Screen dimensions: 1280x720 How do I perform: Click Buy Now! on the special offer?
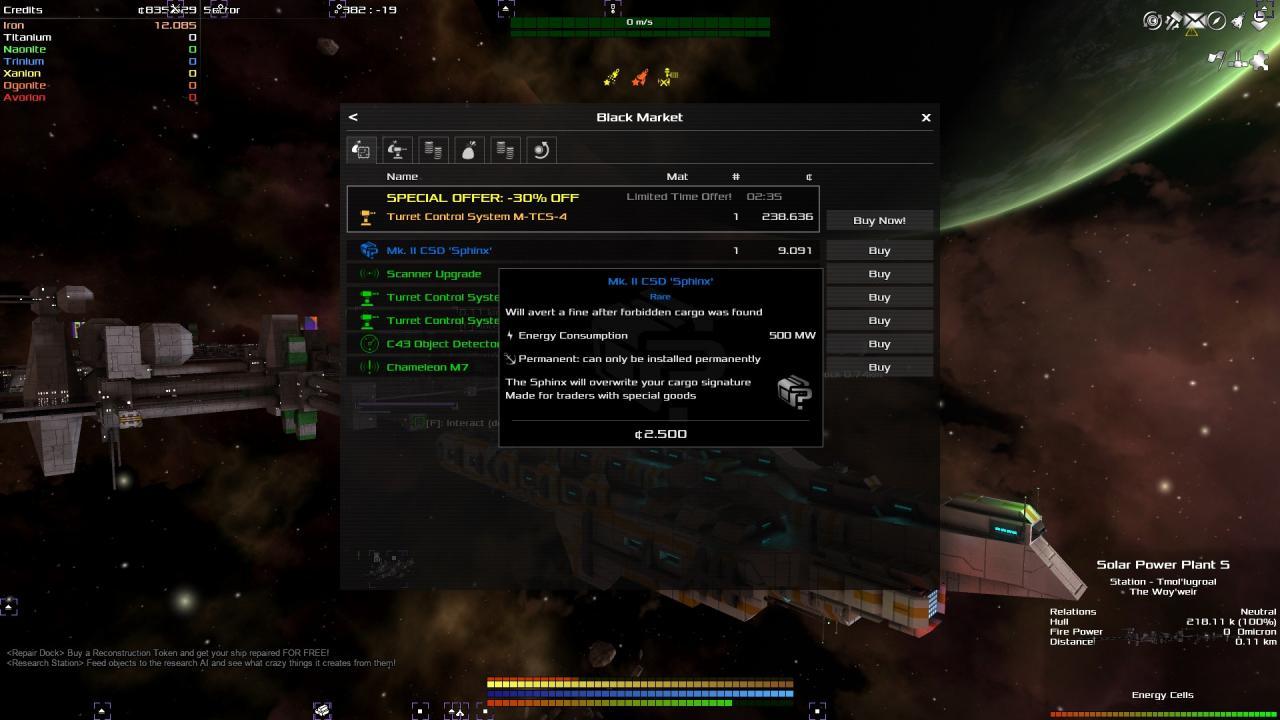(x=879, y=220)
